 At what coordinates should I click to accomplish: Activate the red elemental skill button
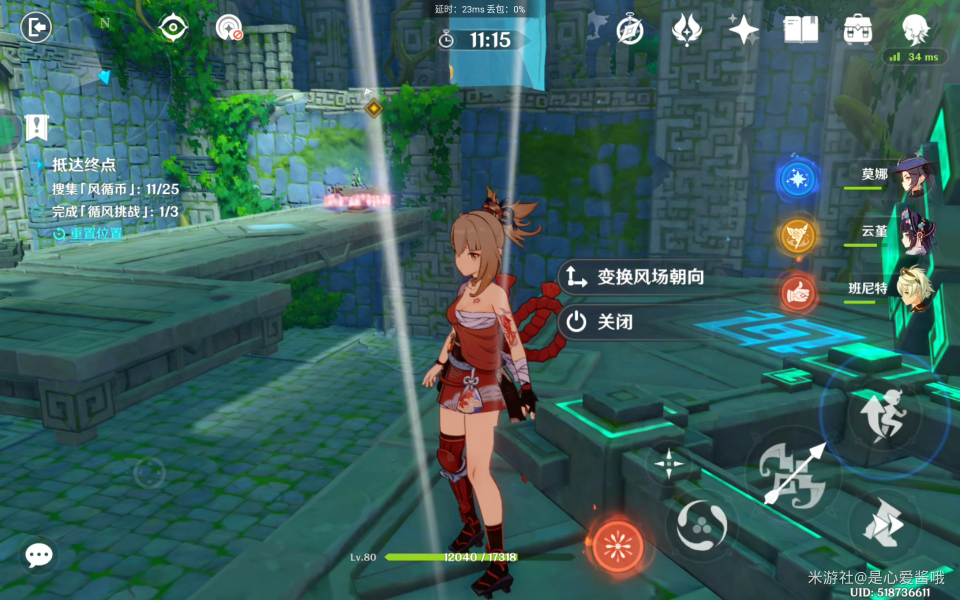tap(617, 544)
